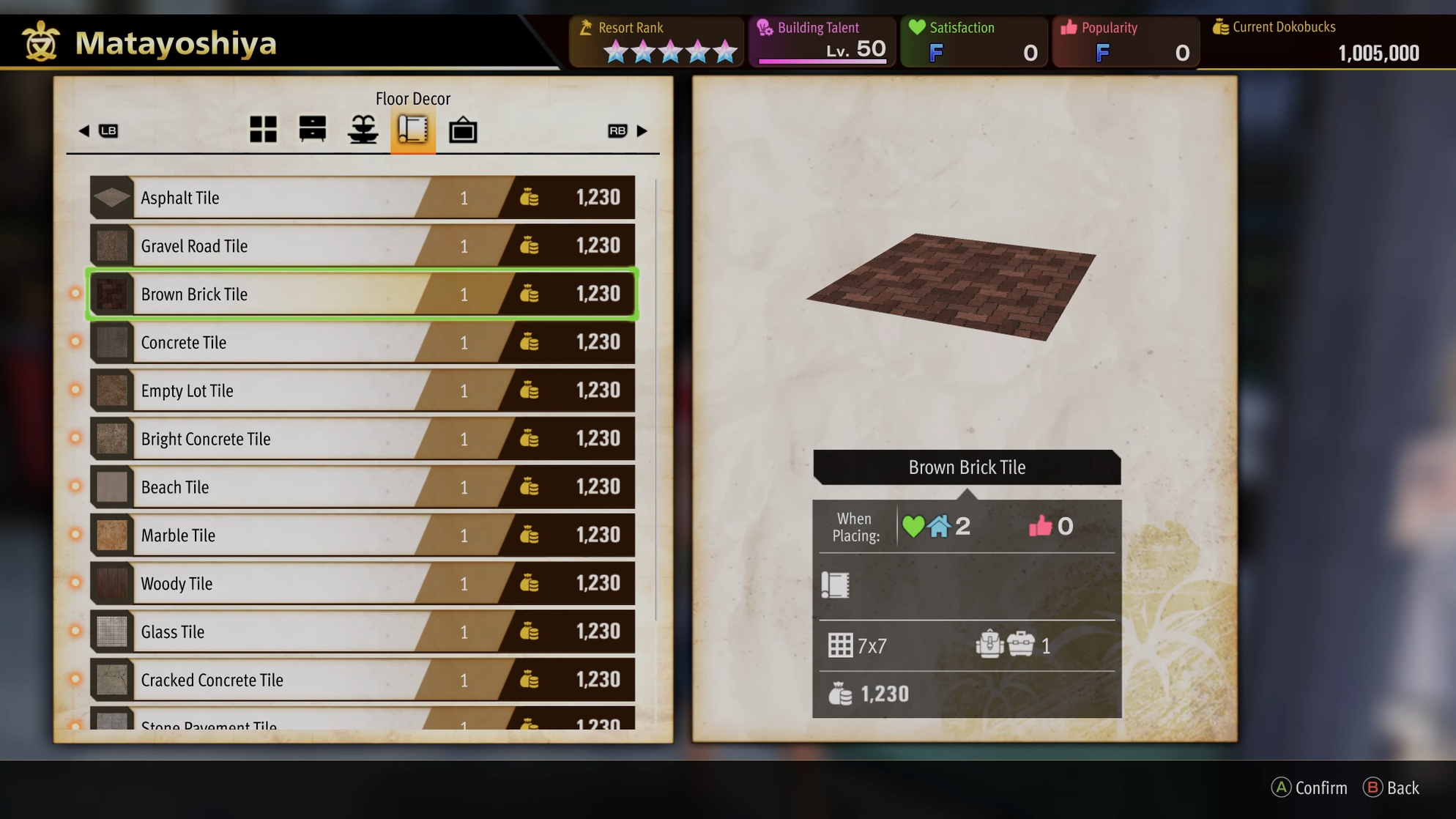This screenshot has width=1456, height=819.
Task: Pick Beach Tile from the list
Action: [x=362, y=487]
